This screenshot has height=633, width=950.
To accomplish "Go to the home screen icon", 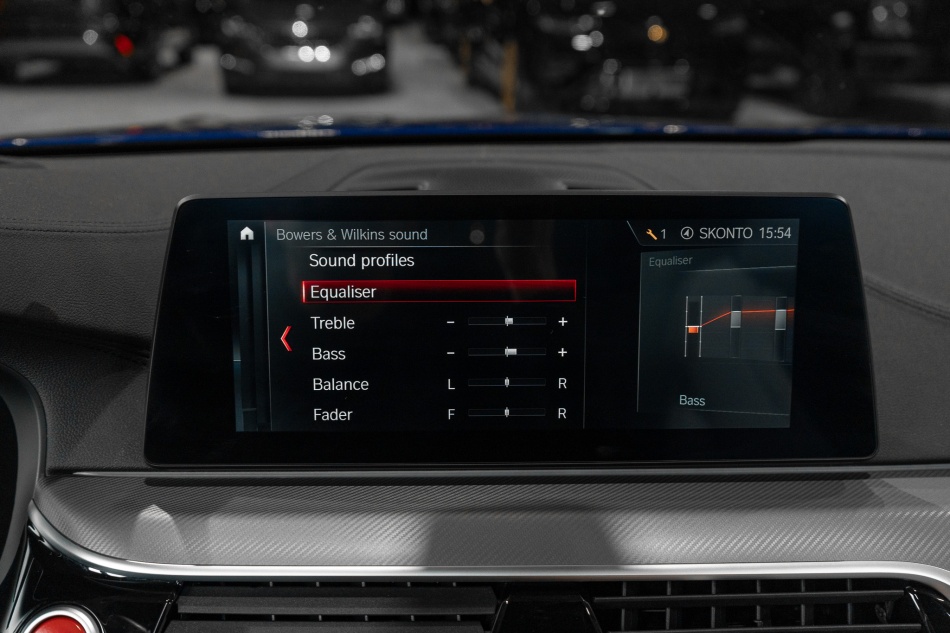I will pyautogui.click(x=247, y=234).
